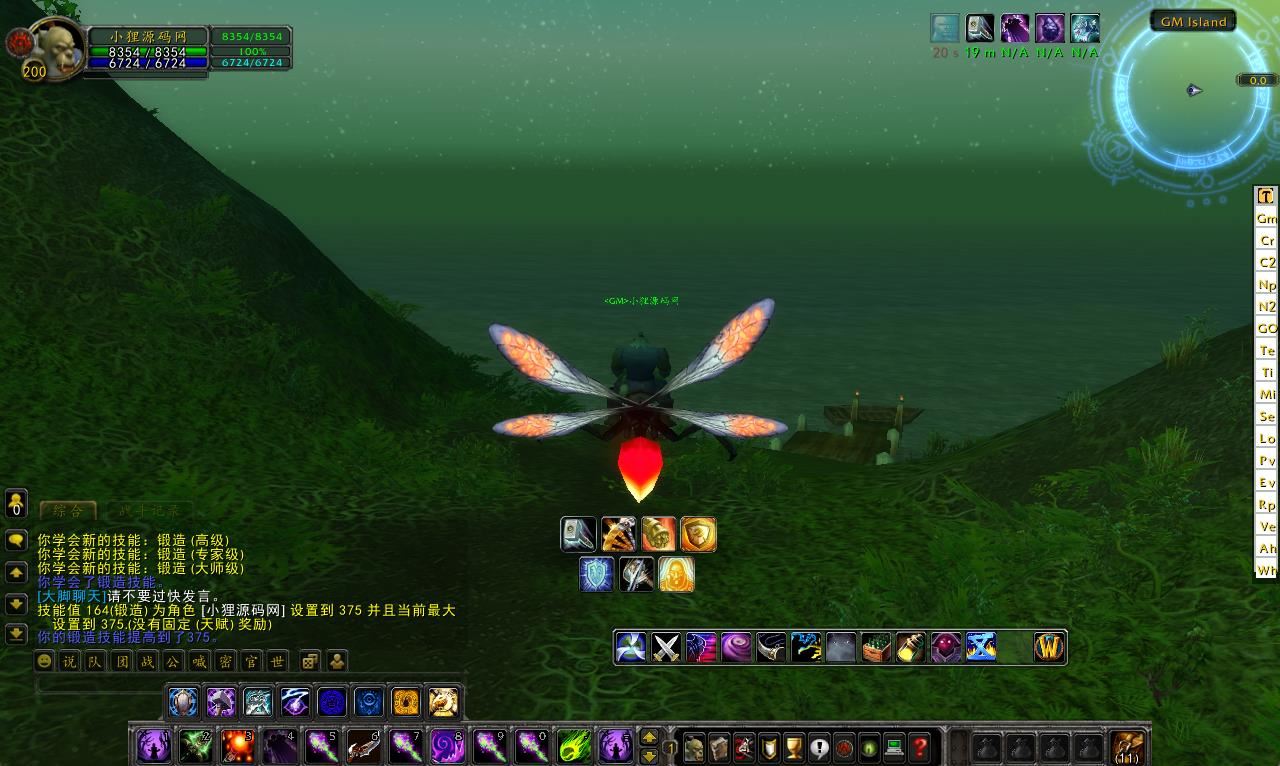
Task: Choose the 'Wh' tab on side panel
Action: (1267, 570)
